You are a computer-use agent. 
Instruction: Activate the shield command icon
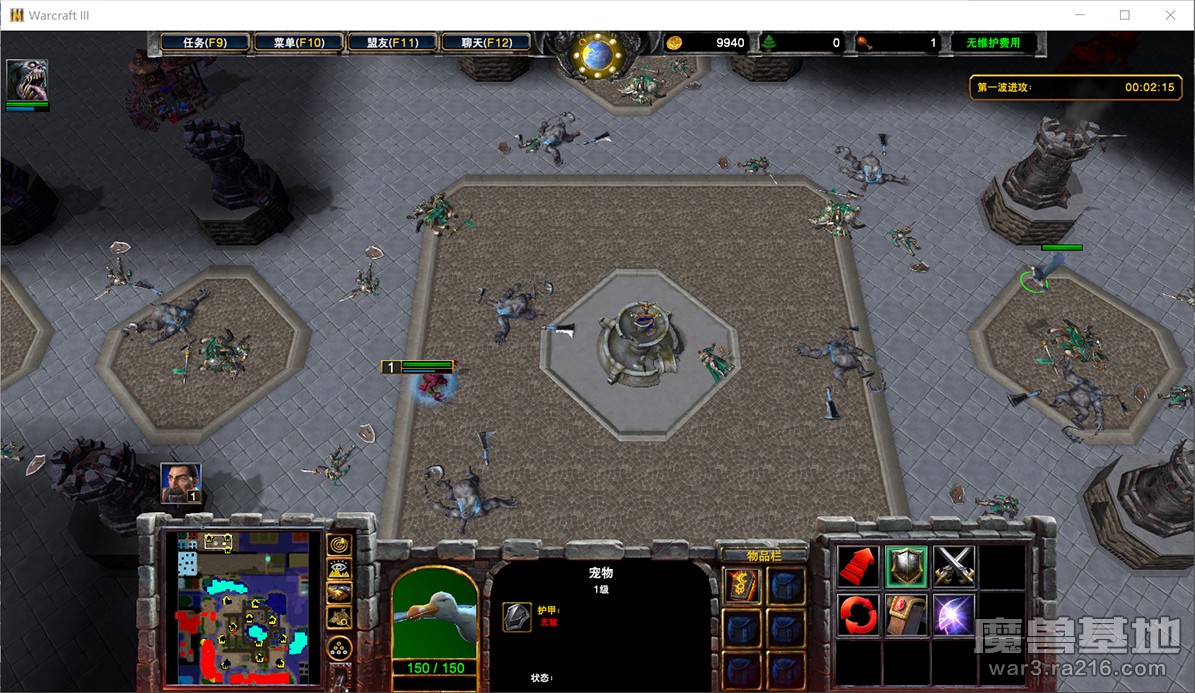coord(906,567)
